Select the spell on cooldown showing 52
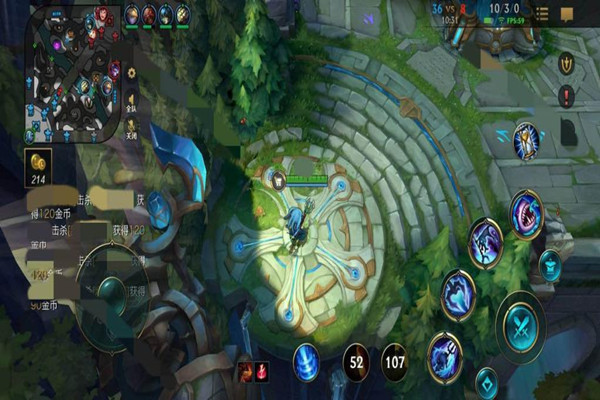Image resolution: width=600 pixels, height=400 pixels. click(x=359, y=361)
